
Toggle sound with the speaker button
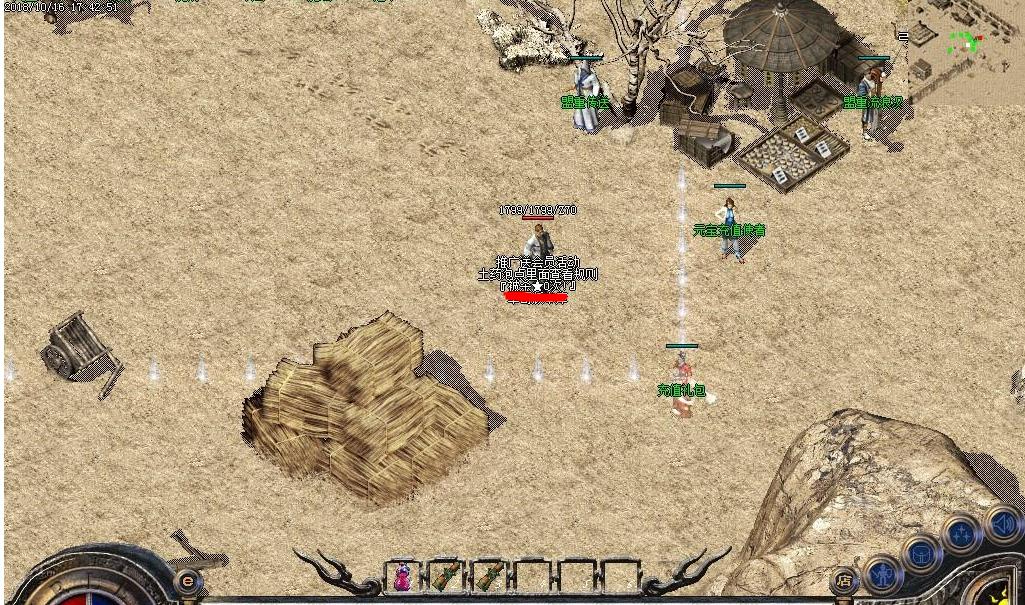pyautogui.click(x=1002, y=524)
